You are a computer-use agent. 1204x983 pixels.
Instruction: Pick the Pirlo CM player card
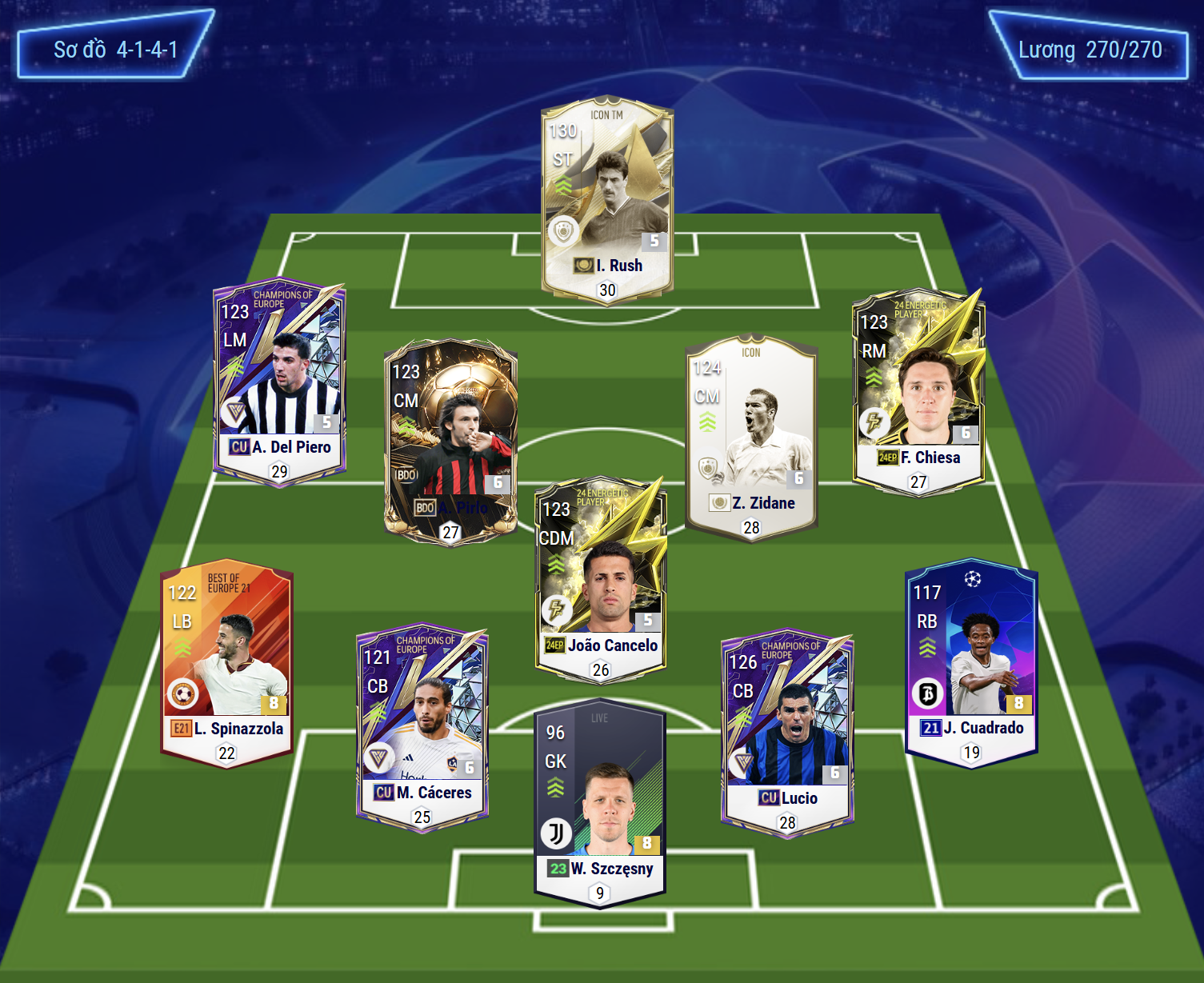coord(450,440)
